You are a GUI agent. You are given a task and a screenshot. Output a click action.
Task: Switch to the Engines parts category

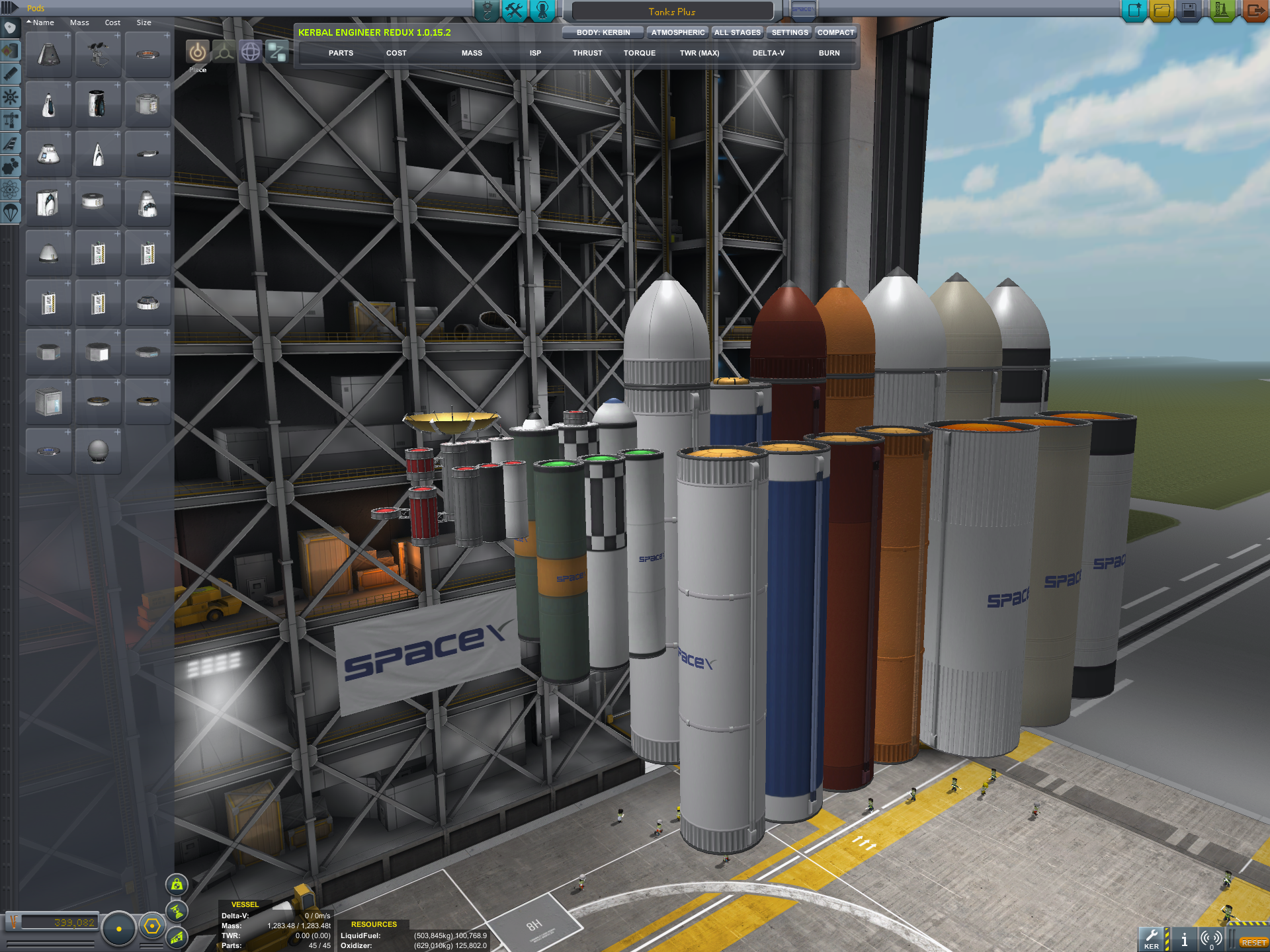pyautogui.click(x=11, y=74)
